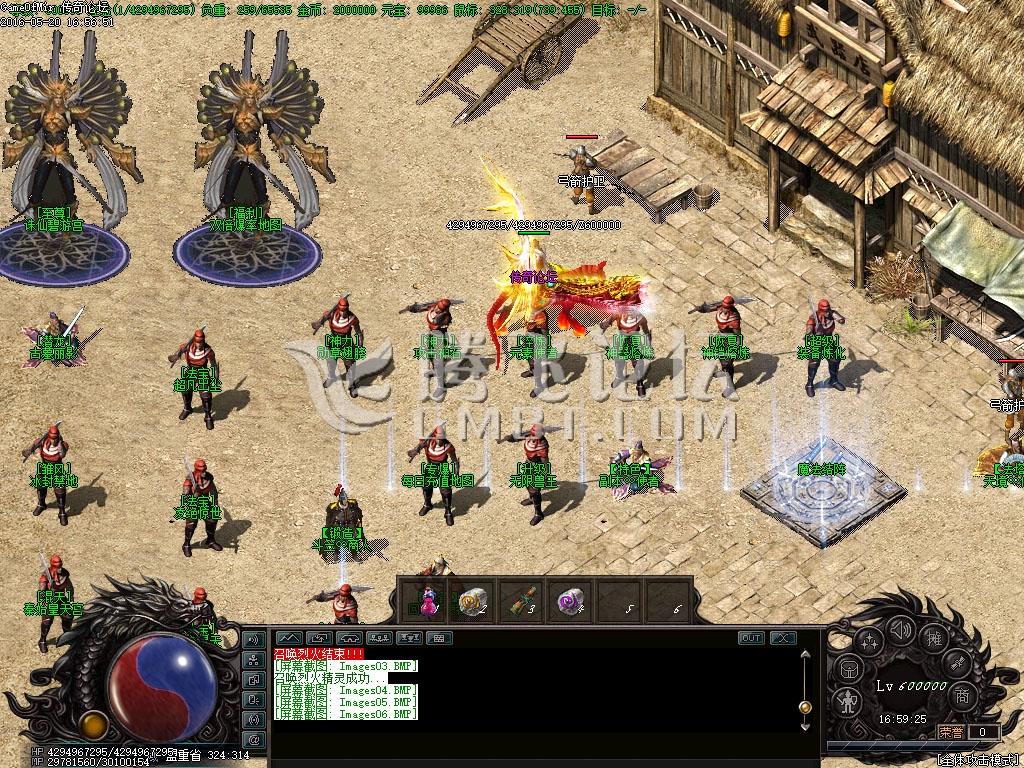Click the small golden orb button
Viewport: 1024px width, 768px height.
click(x=94, y=723)
